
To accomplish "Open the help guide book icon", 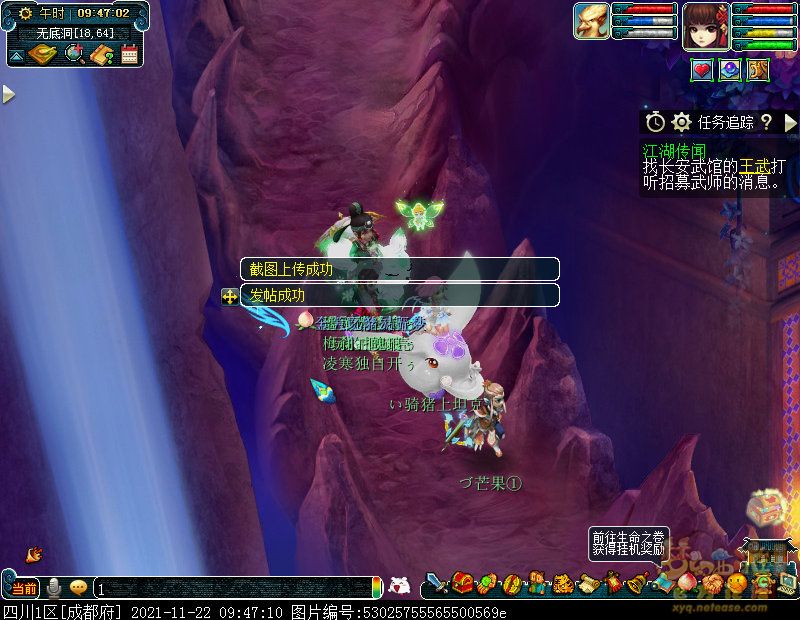I will 101,54.
